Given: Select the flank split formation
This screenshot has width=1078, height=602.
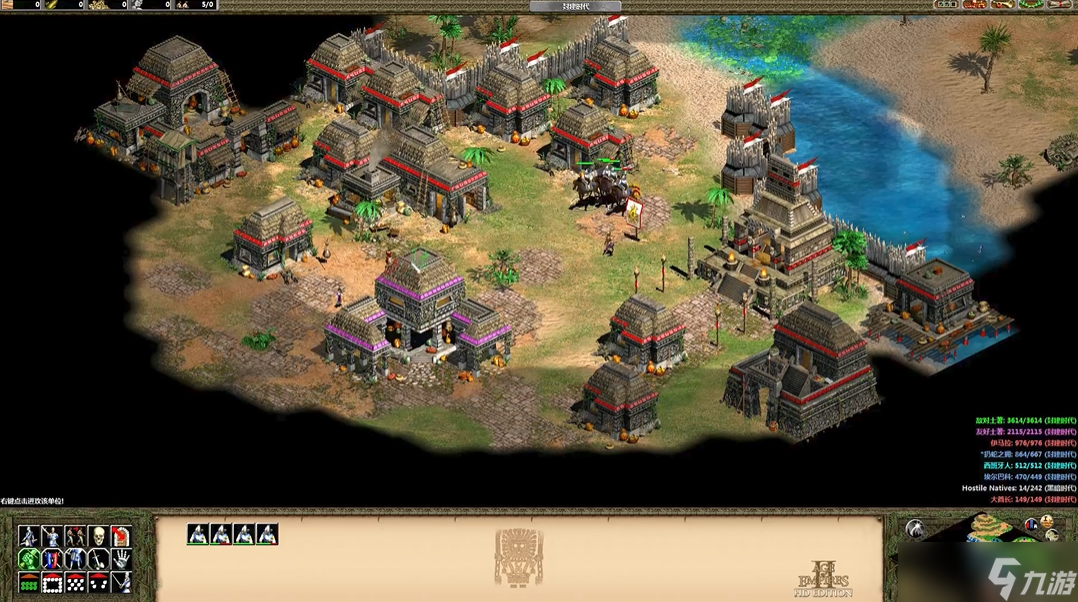Looking at the screenshot, I should [x=98, y=583].
